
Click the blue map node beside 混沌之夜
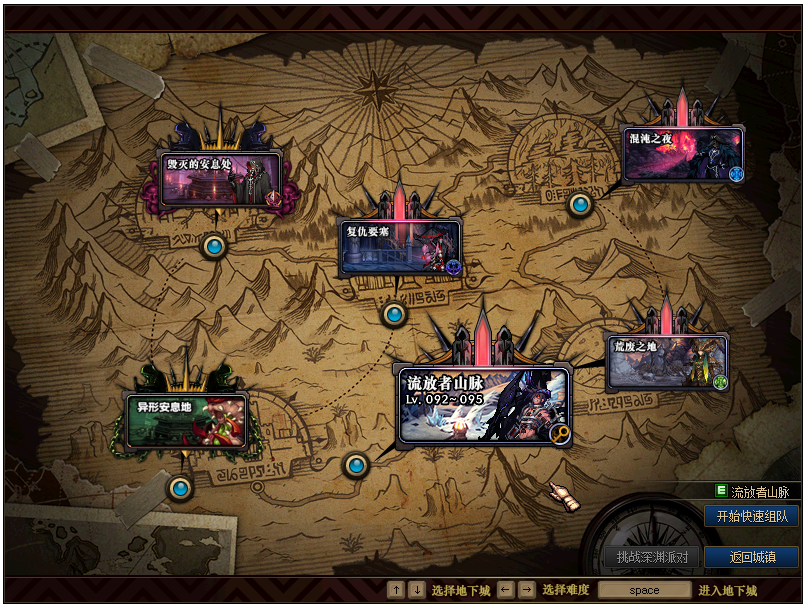click(x=580, y=205)
